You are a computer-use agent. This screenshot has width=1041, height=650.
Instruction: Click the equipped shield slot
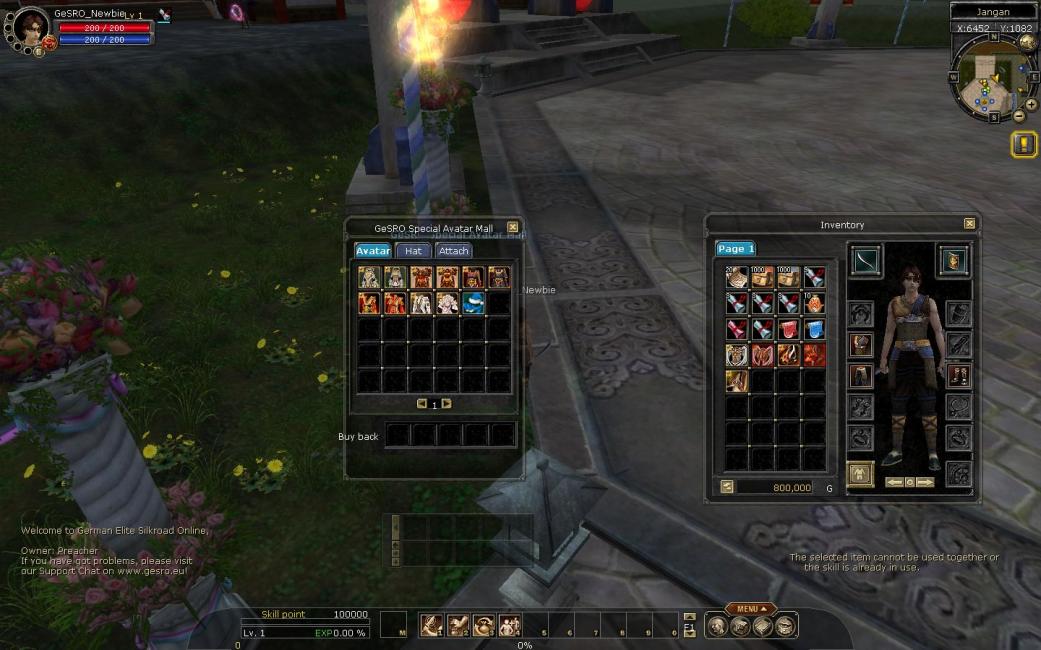[953, 260]
